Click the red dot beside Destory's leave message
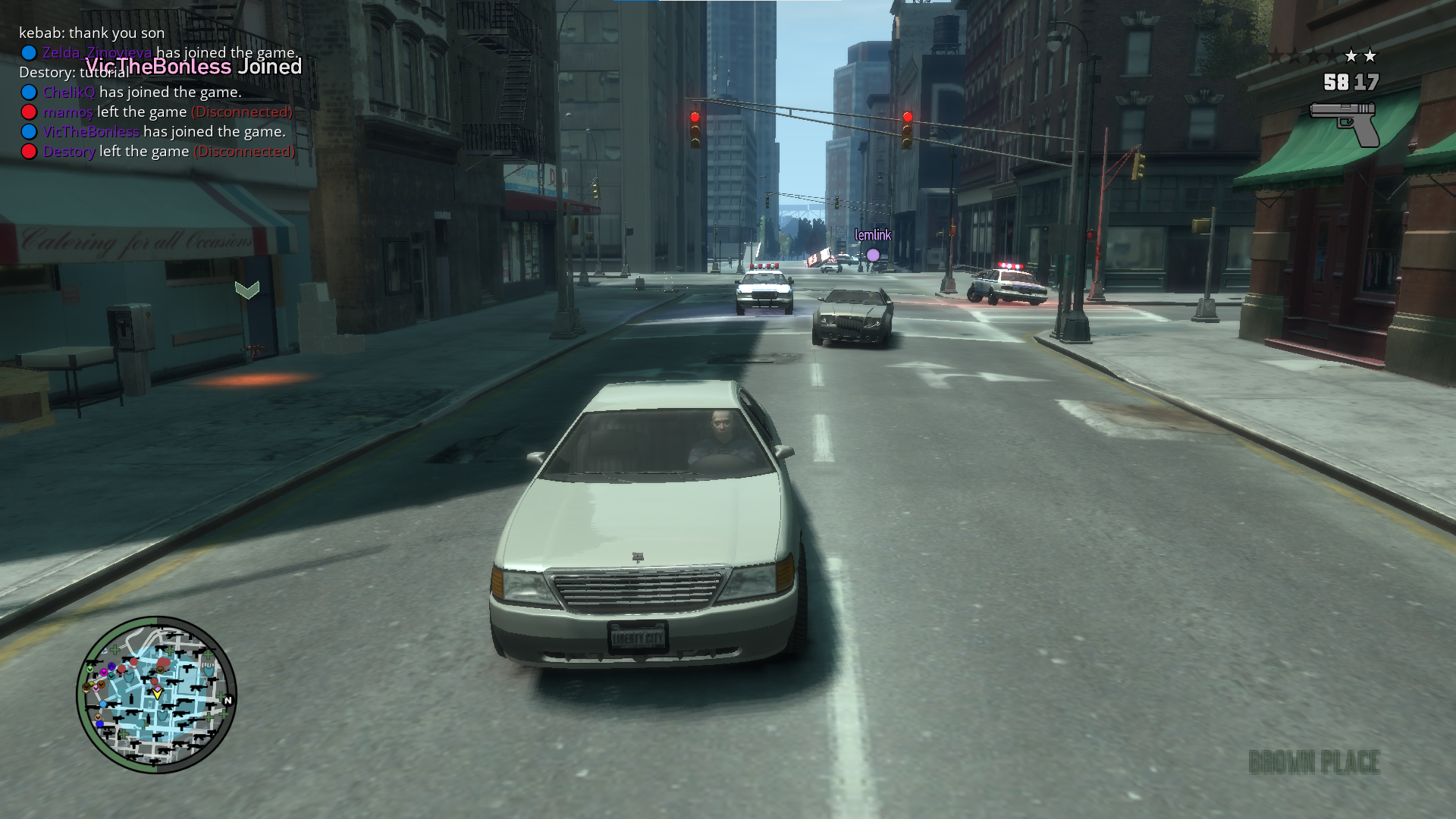 point(29,151)
